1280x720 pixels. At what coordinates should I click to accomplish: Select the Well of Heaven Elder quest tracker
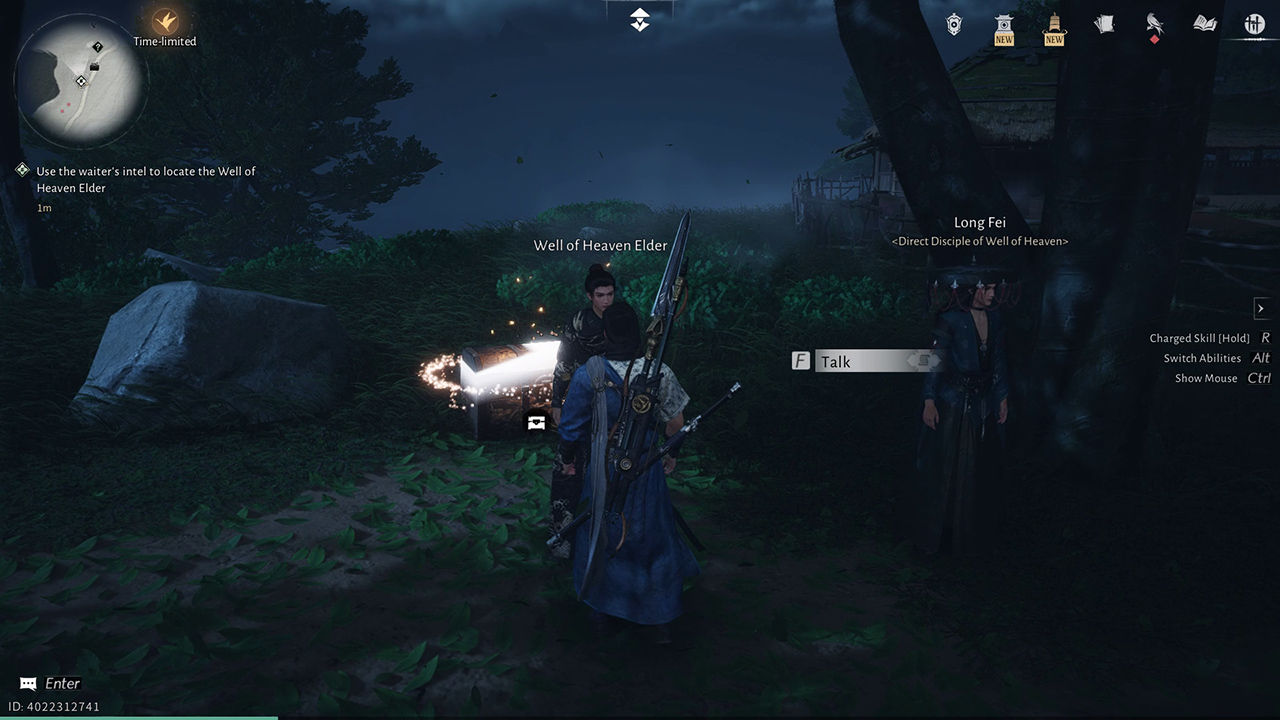click(145, 180)
